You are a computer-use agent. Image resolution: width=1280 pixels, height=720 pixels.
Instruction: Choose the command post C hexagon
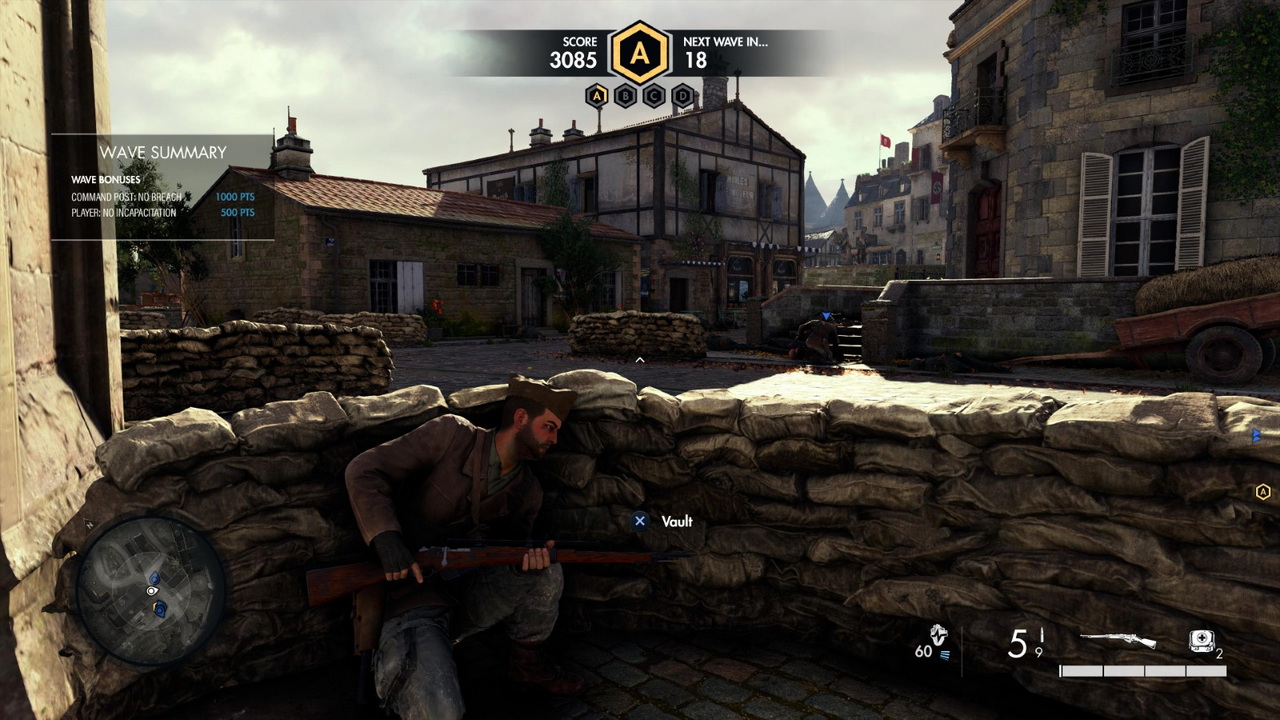[654, 96]
